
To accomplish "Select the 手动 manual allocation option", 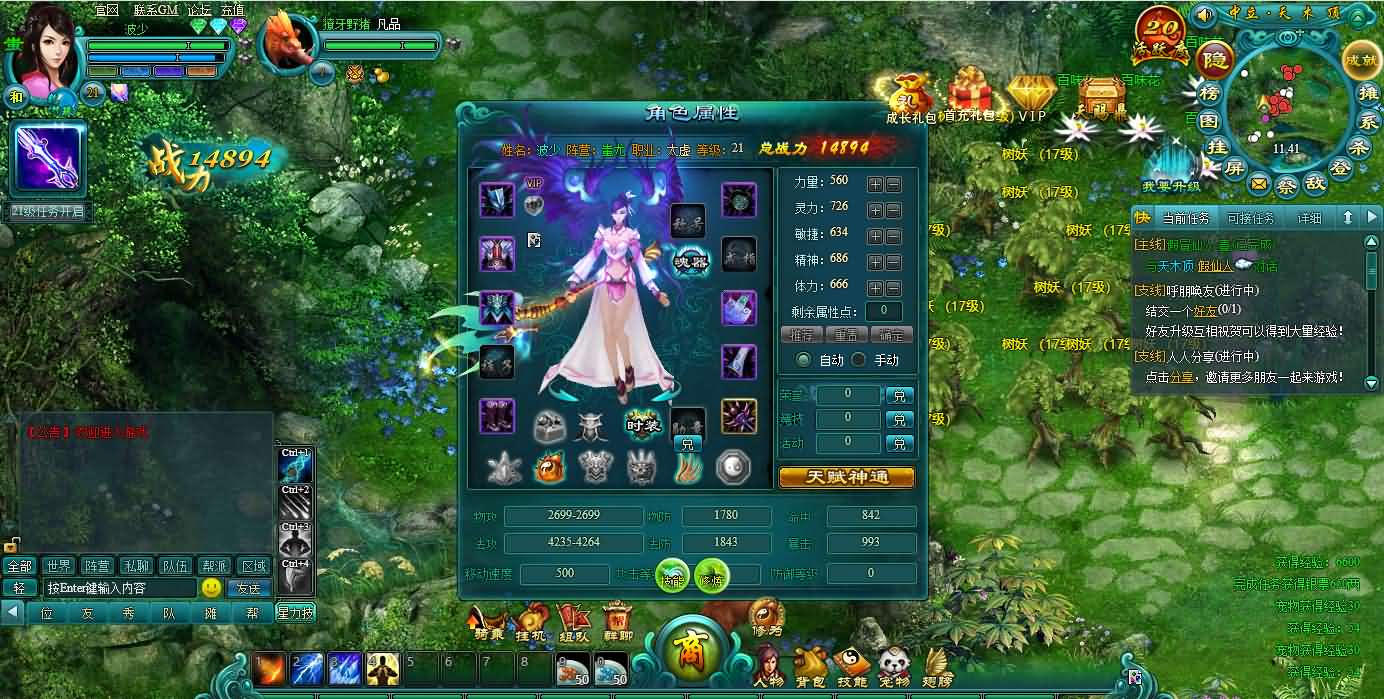I will coord(859,360).
